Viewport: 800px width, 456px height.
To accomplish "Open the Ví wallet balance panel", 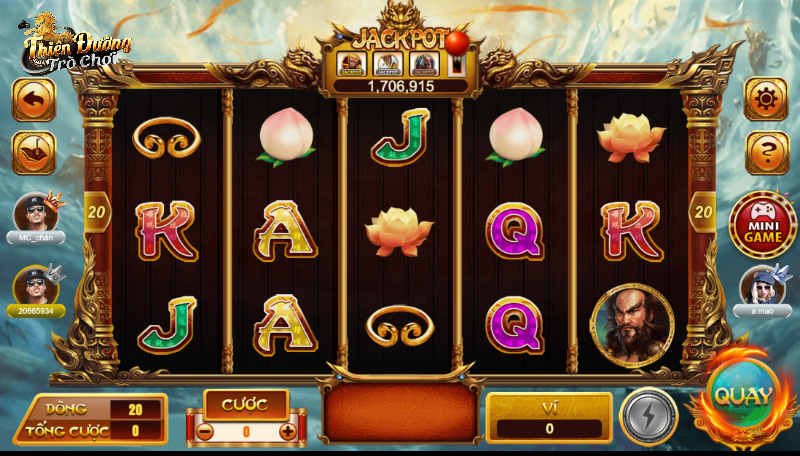I will pos(549,418).
